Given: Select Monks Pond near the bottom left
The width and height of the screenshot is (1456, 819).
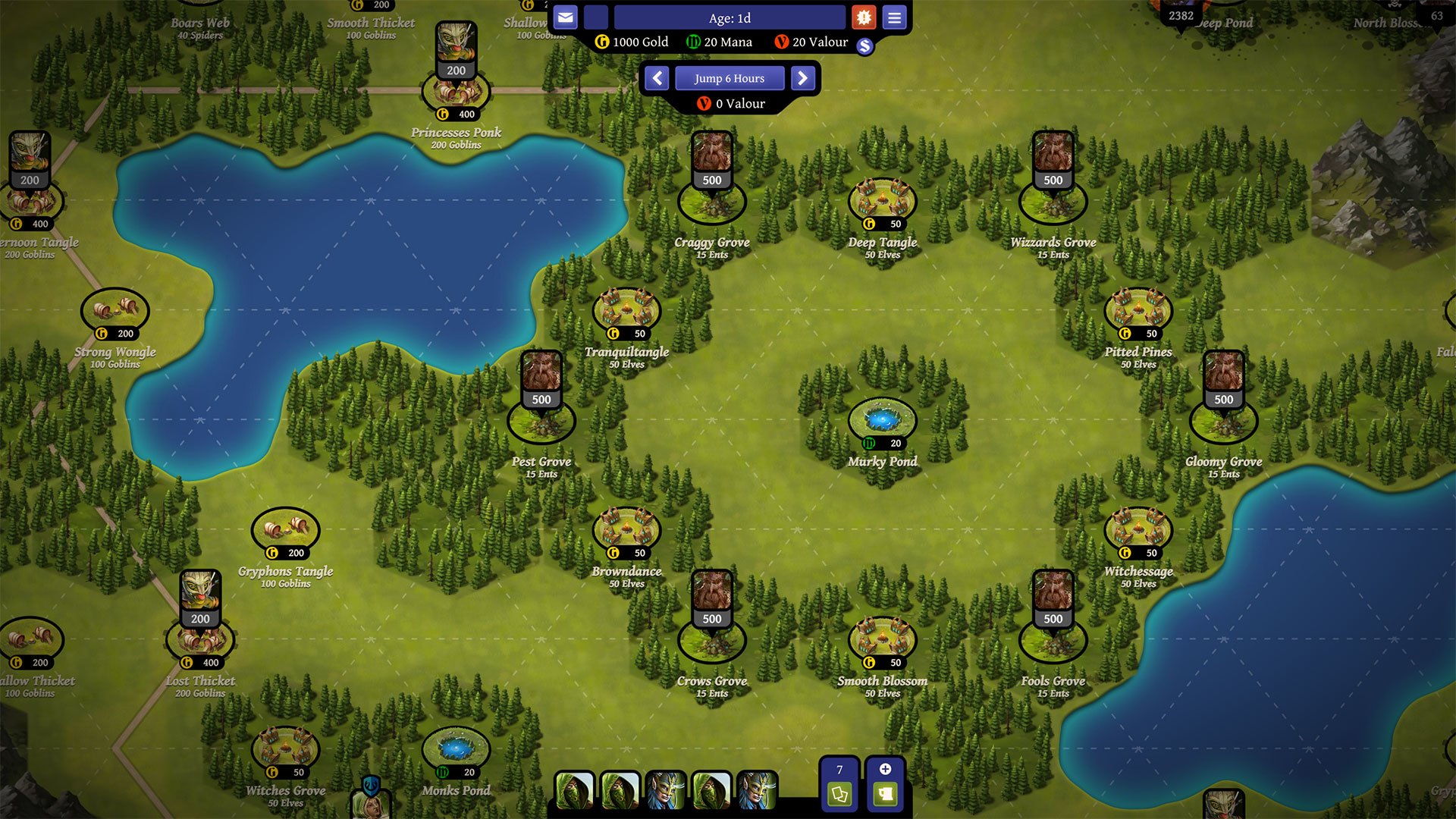Looking at the screenshot, I should [453, 747].
